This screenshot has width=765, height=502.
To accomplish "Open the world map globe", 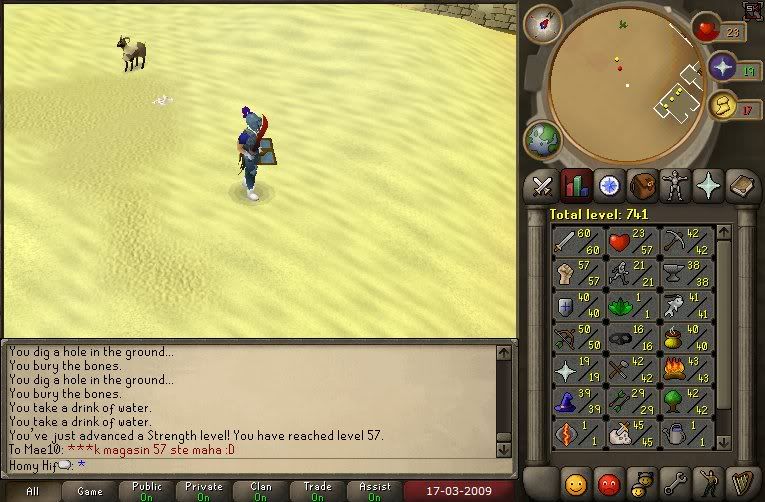I will coord(543,140).
